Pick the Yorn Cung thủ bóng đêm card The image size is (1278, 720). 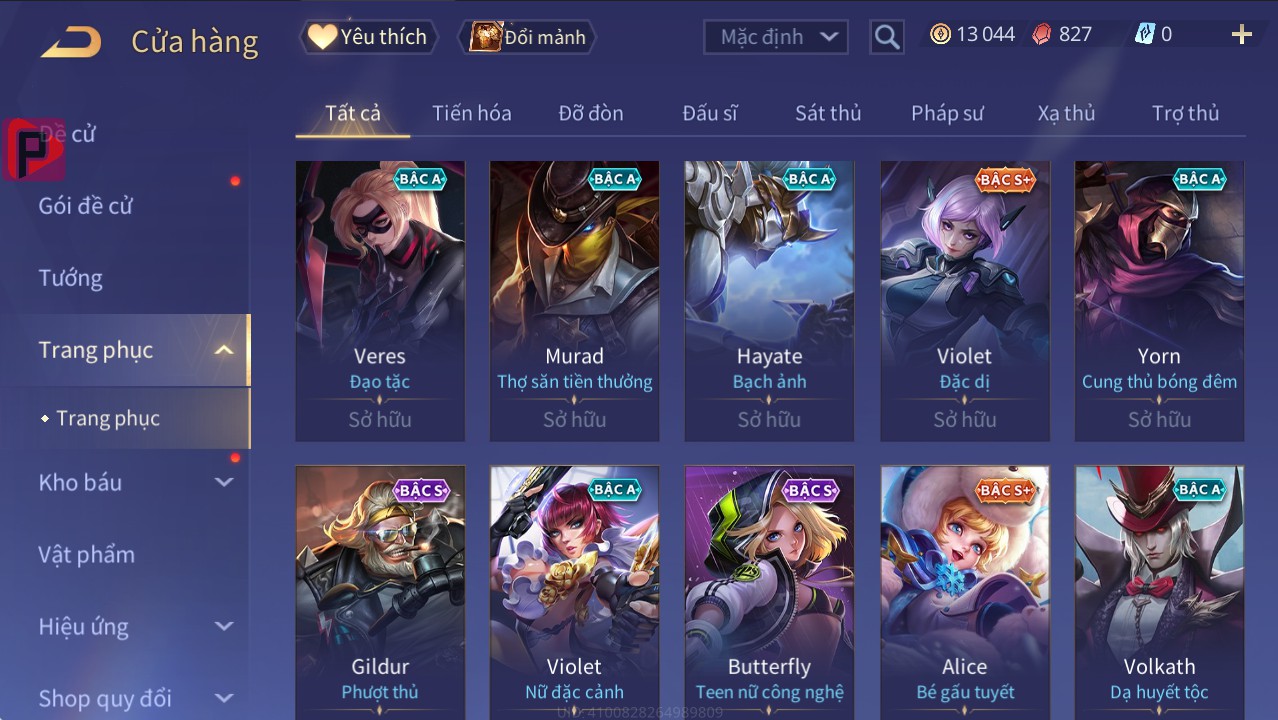(x=1159, y=300)
